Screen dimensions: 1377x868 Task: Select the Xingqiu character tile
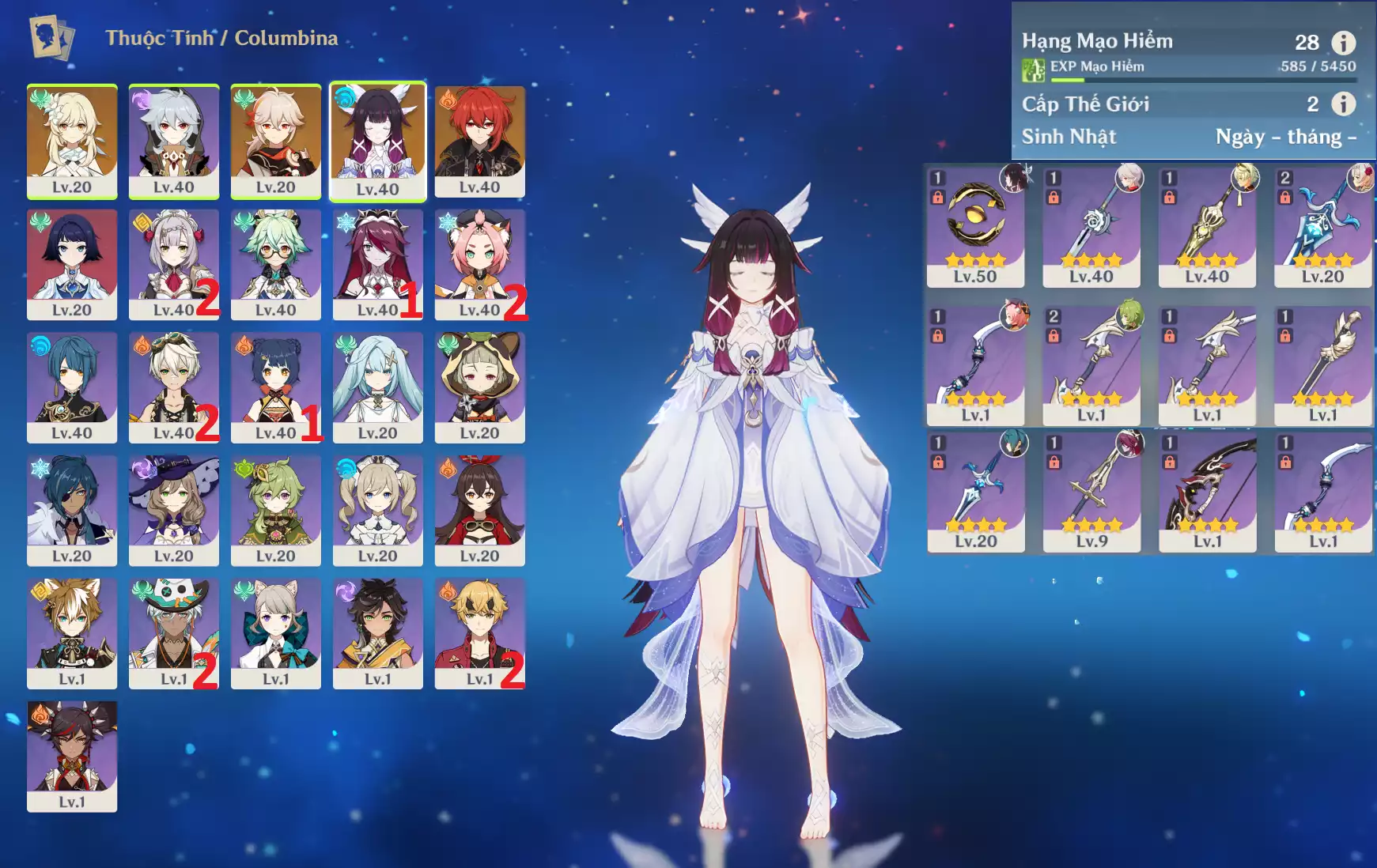point(72,387)
